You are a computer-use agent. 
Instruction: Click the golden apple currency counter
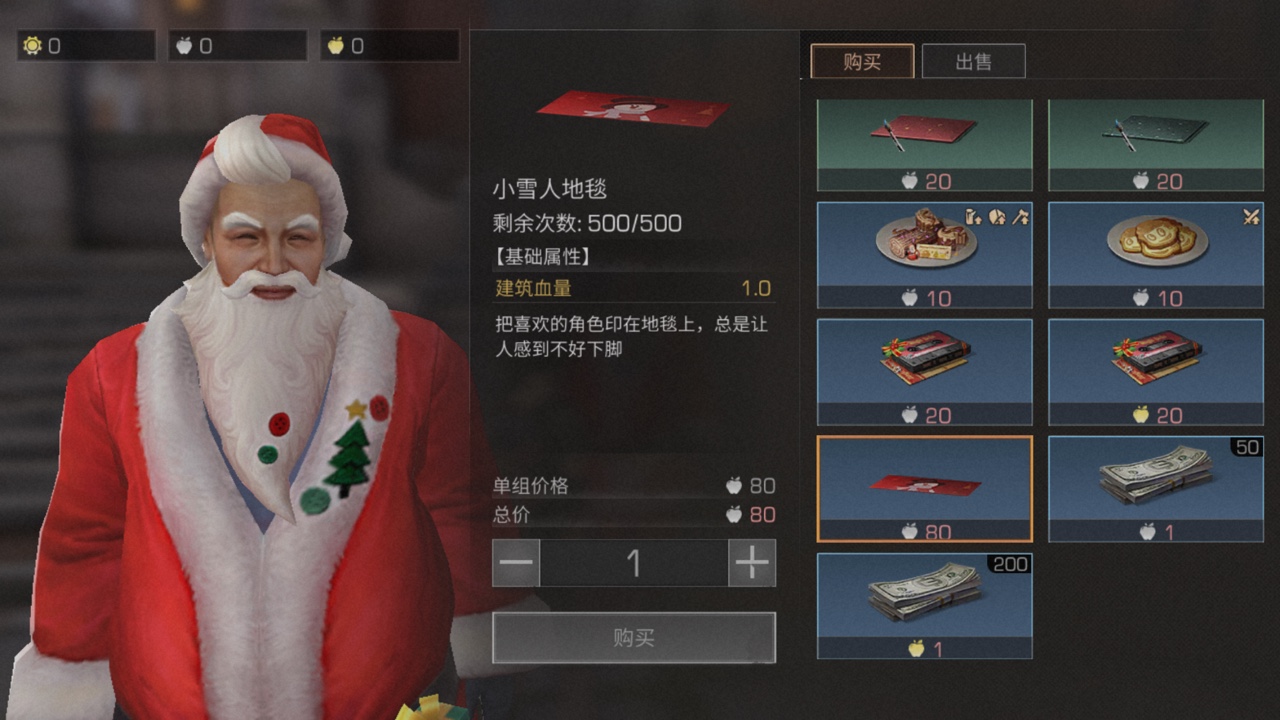[x=388, y=45]
